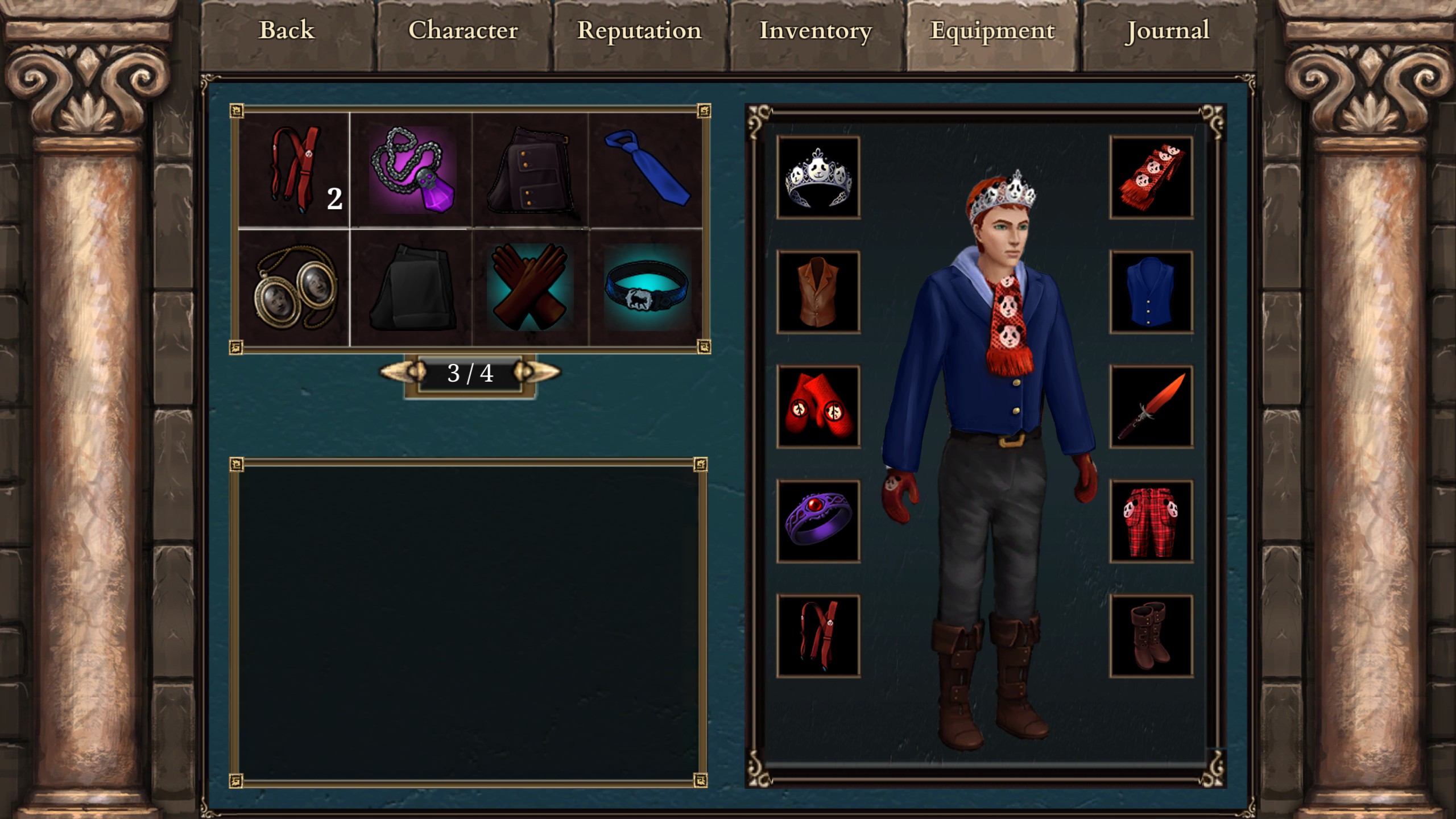
Task: Select the equipped panda scarf slot
Action: [1151, 177]
